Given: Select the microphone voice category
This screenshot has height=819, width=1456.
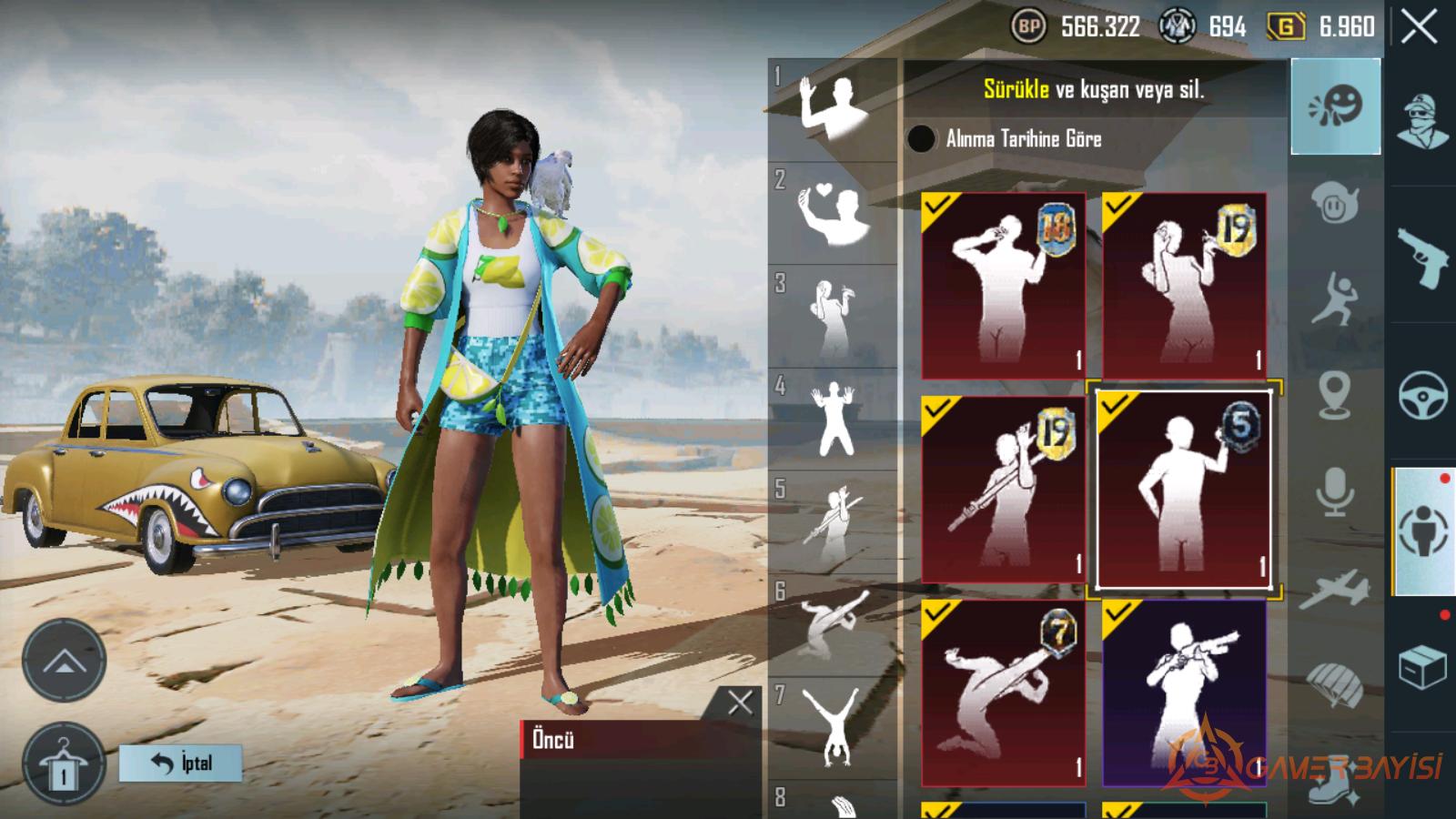Looking at the screenshot, I should [x=1335, y=492].
